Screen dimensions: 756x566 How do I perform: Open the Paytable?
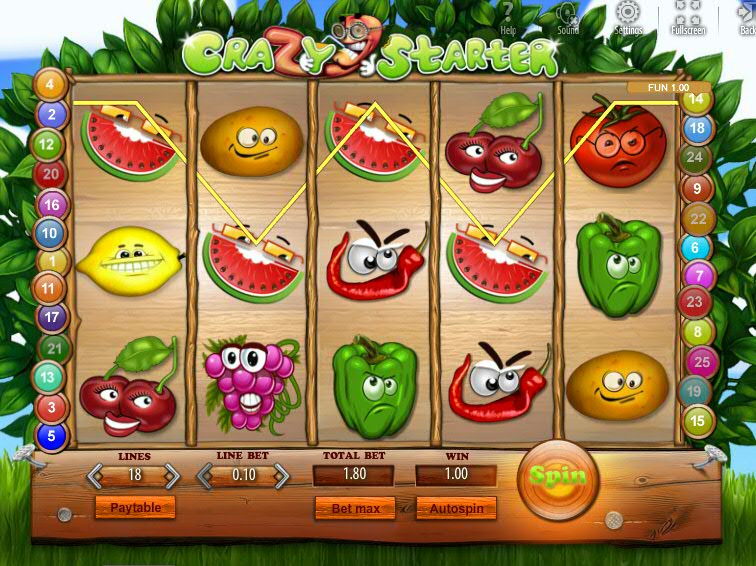pyautogui.click(x=135, y=508)
